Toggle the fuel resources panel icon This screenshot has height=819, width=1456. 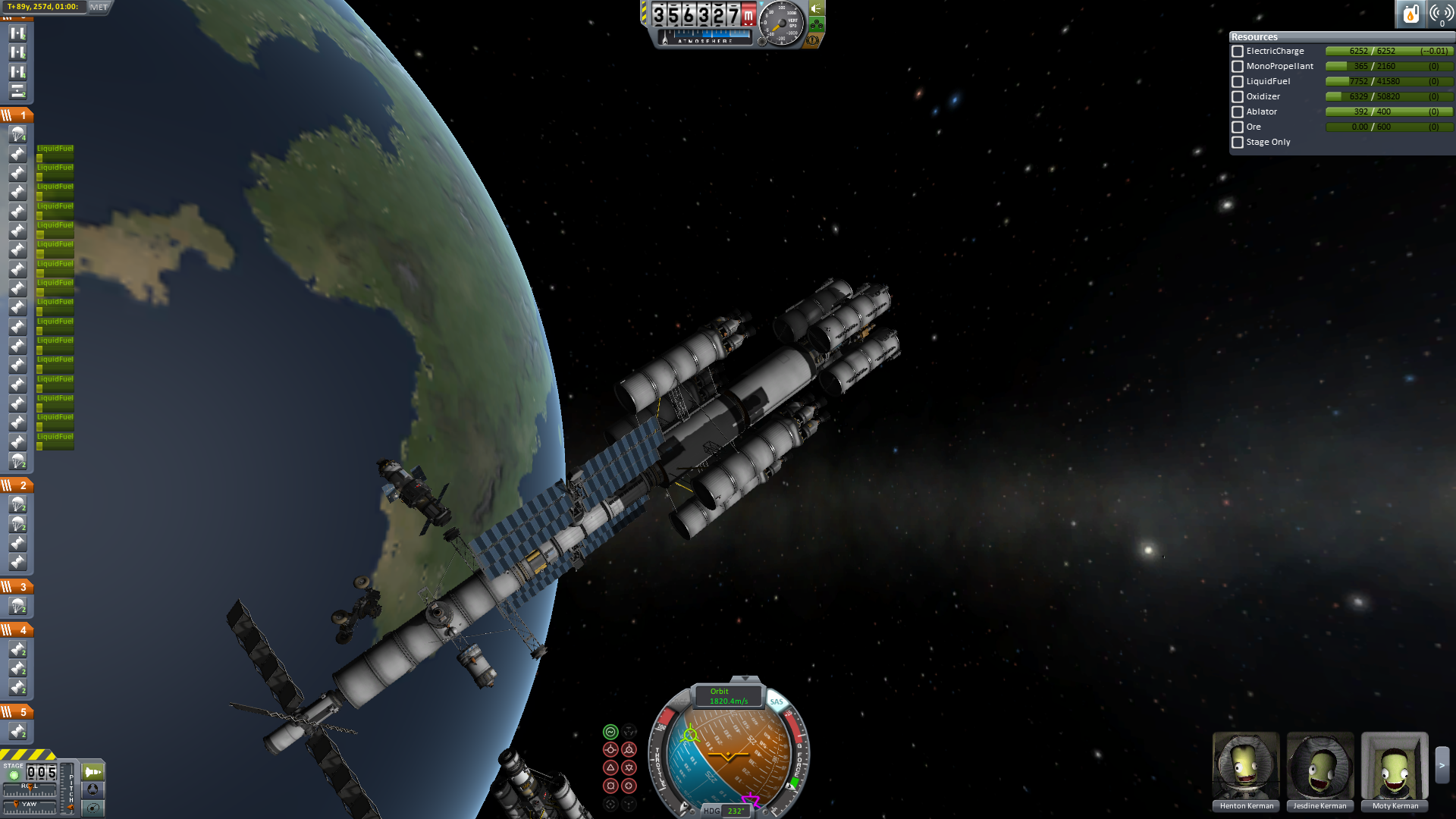[1410, 14]
